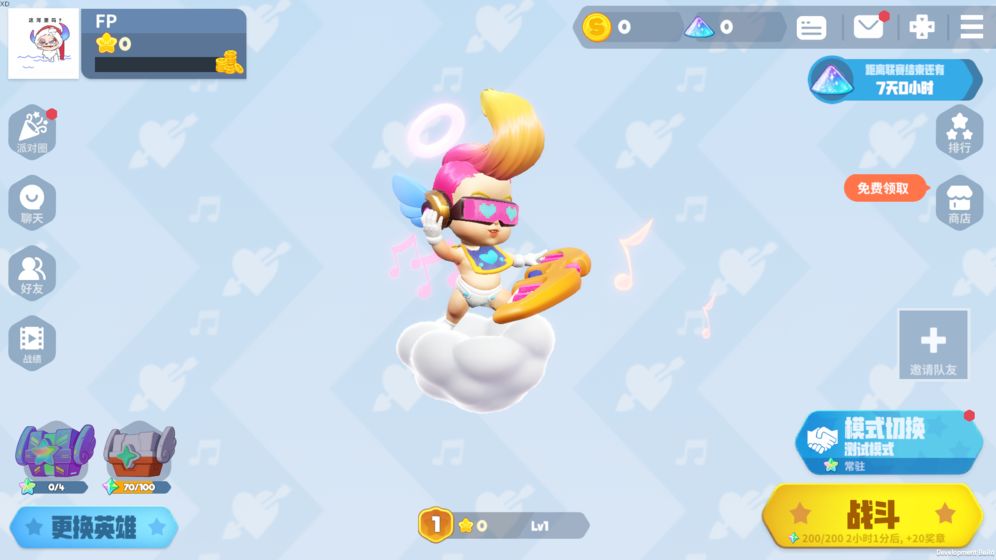
Task: Open the hero level 1 trophy bar
Action: click(x=502, y=525)
